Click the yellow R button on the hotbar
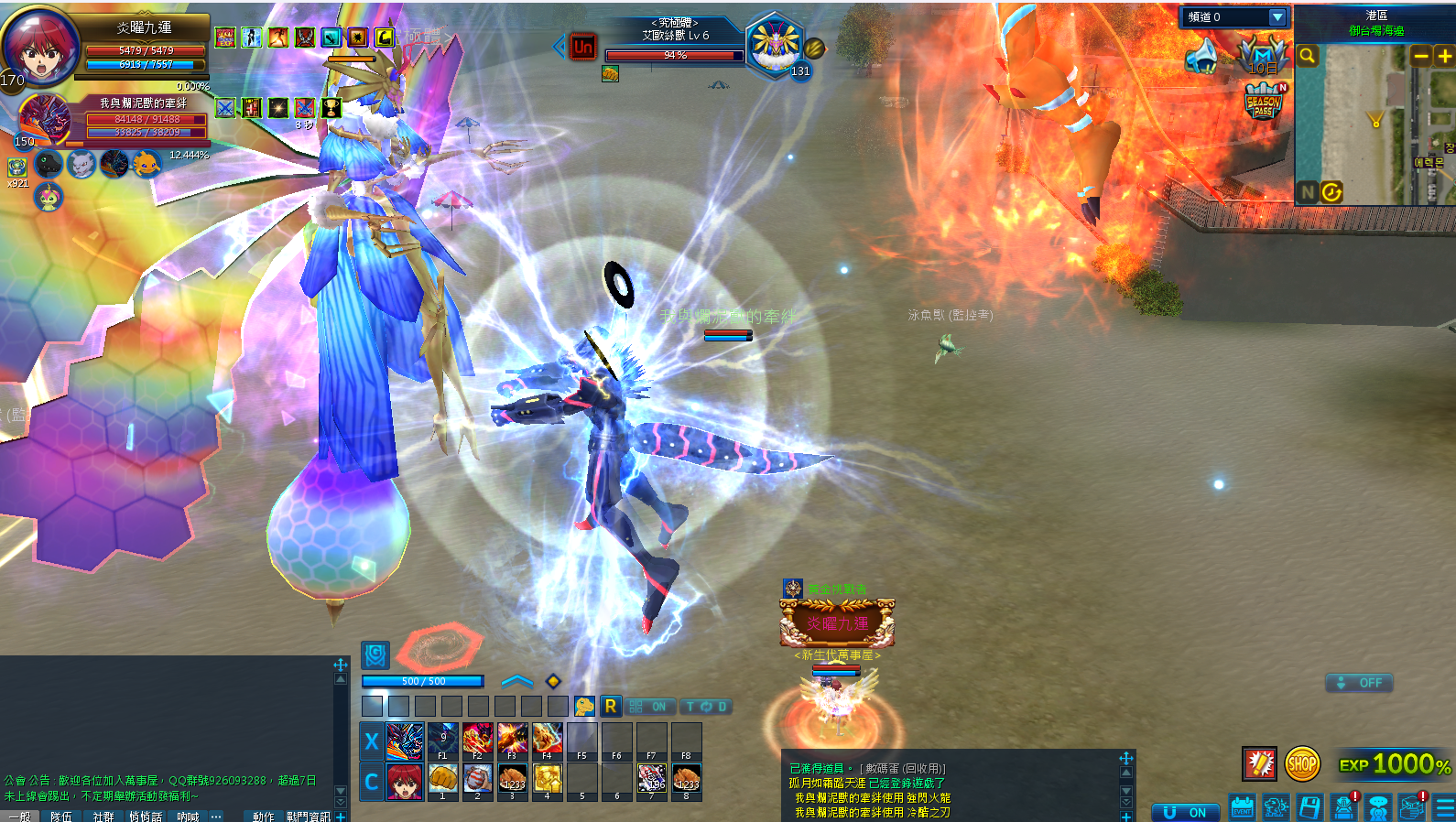 coord(610,707)
